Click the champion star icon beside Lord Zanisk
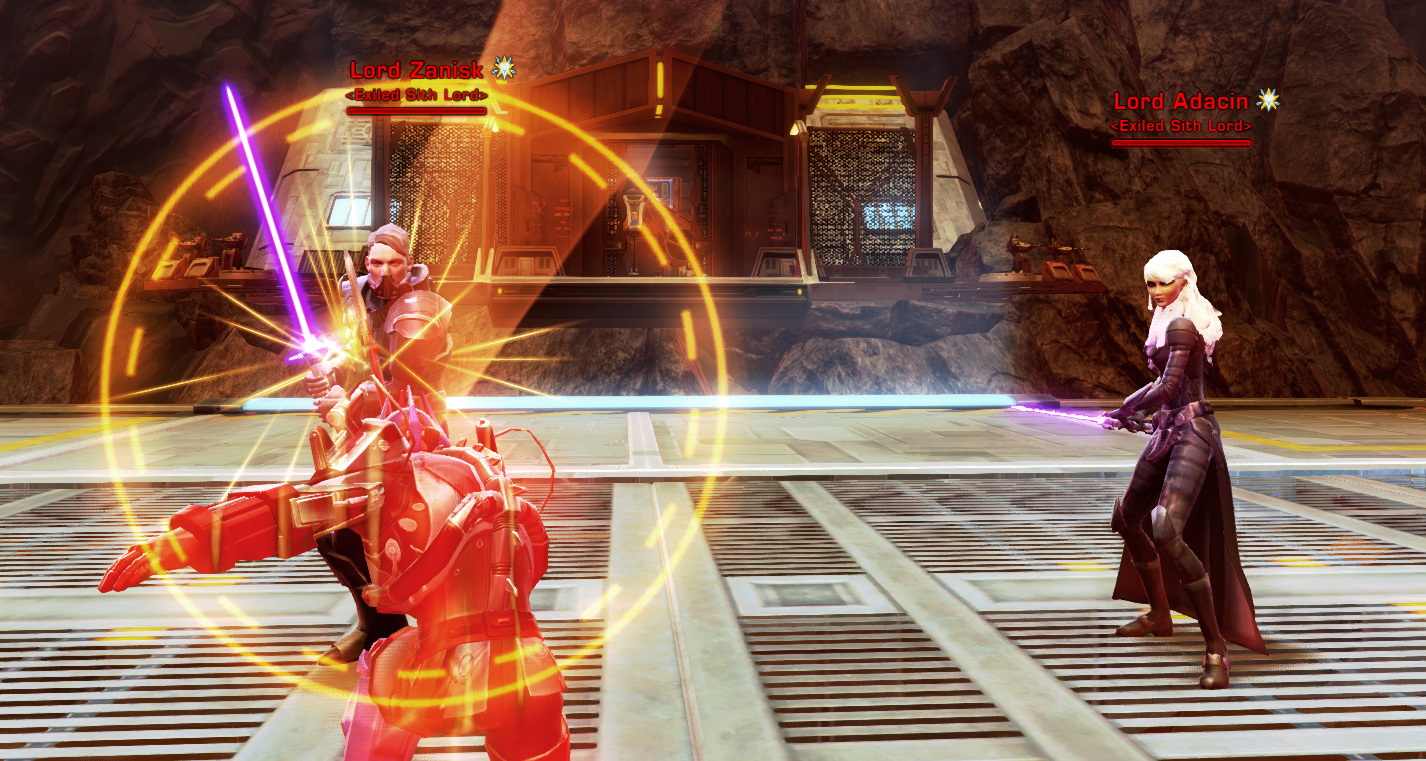Viewport: 1426px width, 761px height. tap(505, 69)
